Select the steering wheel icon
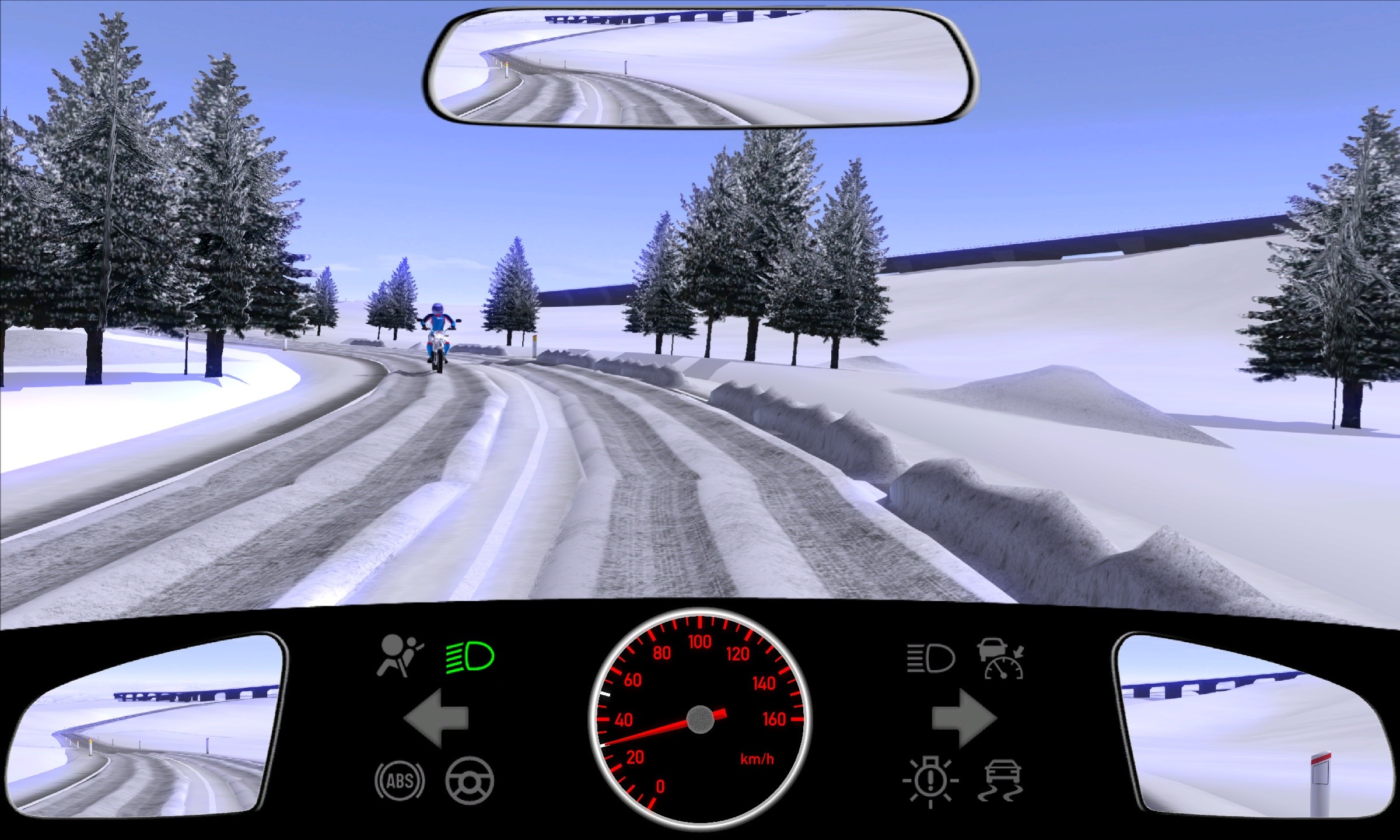 [x=470, y=780]
